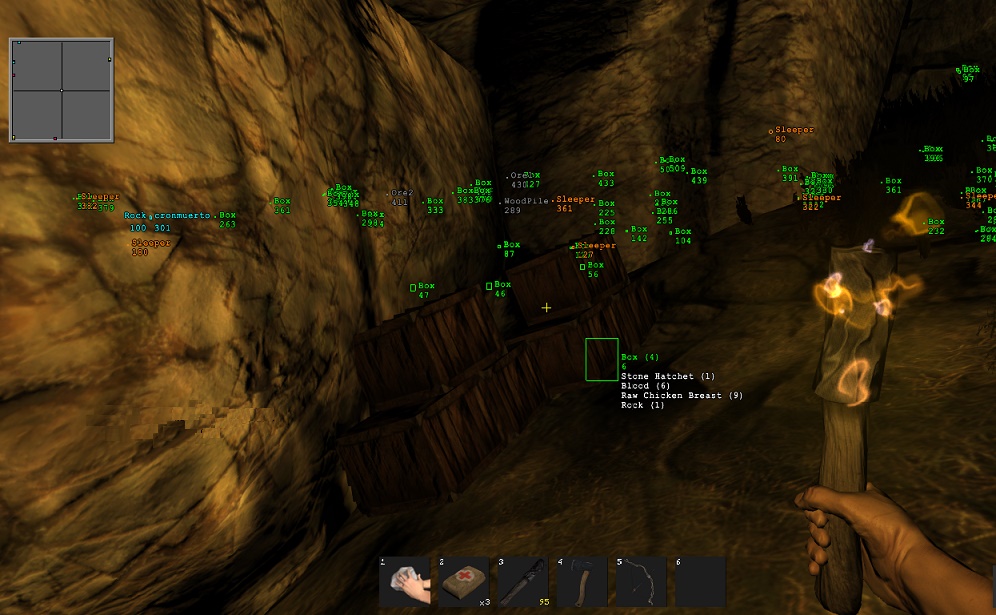
Task: Select the rock in hotbar slot 1
Action: point(404,582)
